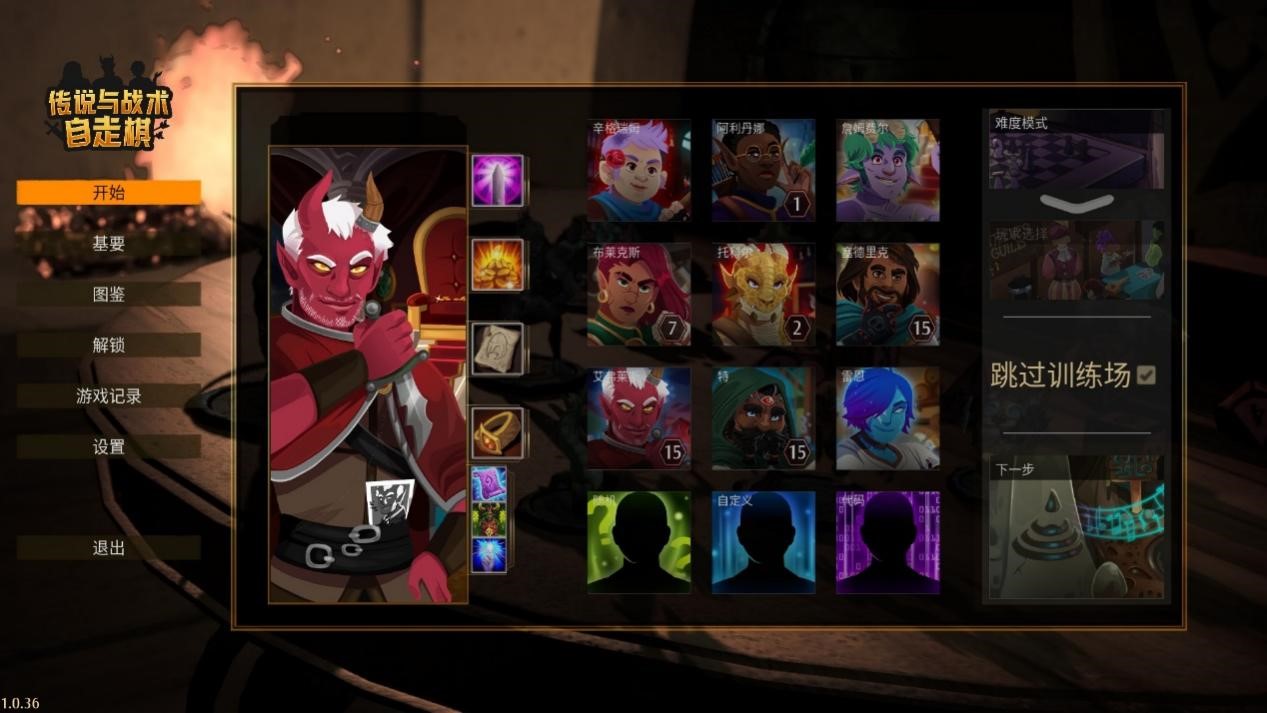This screenshot has height=713, width=1267.
Task: Click the 下一步 (Next) button
Action: tap(1076, 527)
